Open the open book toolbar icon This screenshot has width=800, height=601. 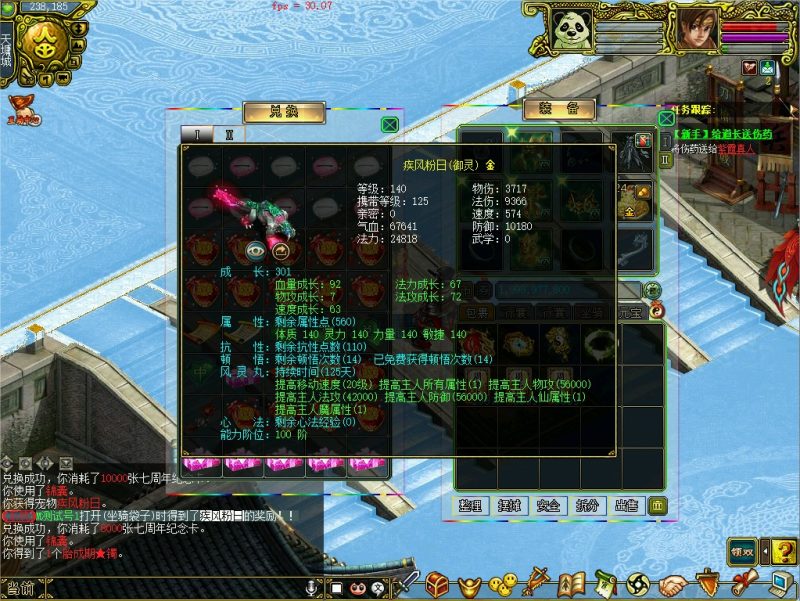tap(571, 582)
